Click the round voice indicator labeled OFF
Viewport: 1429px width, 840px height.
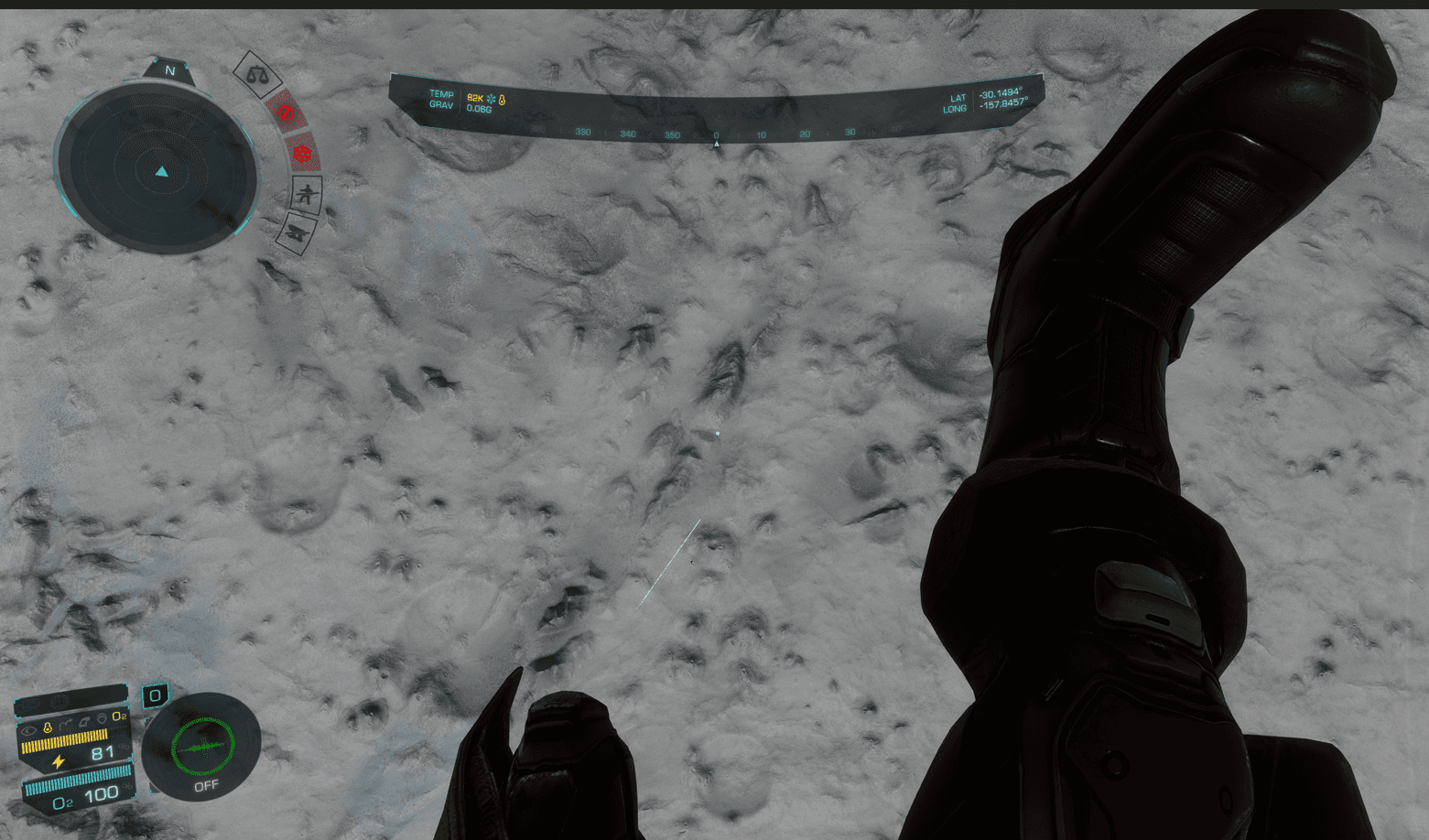pyautogui.click(x=201, y=743)
